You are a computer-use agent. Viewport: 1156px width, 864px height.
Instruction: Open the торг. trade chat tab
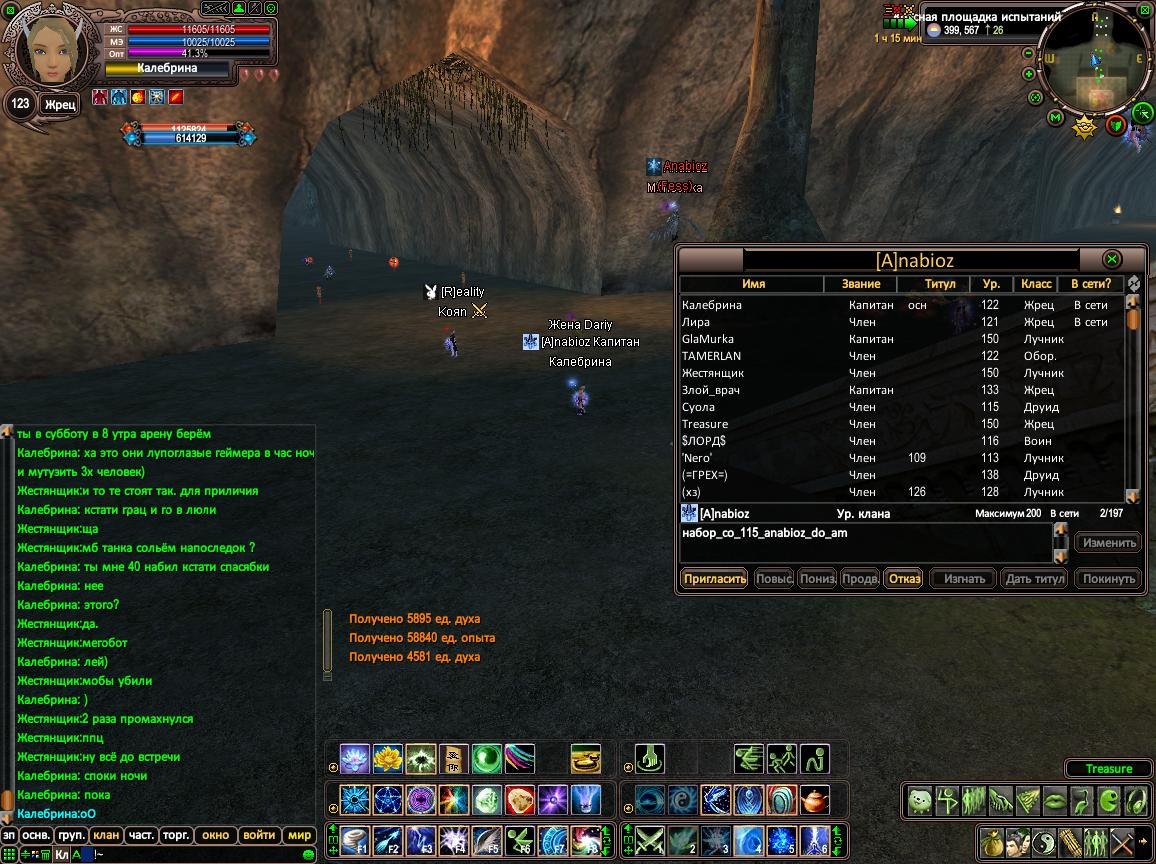[177, 835]
